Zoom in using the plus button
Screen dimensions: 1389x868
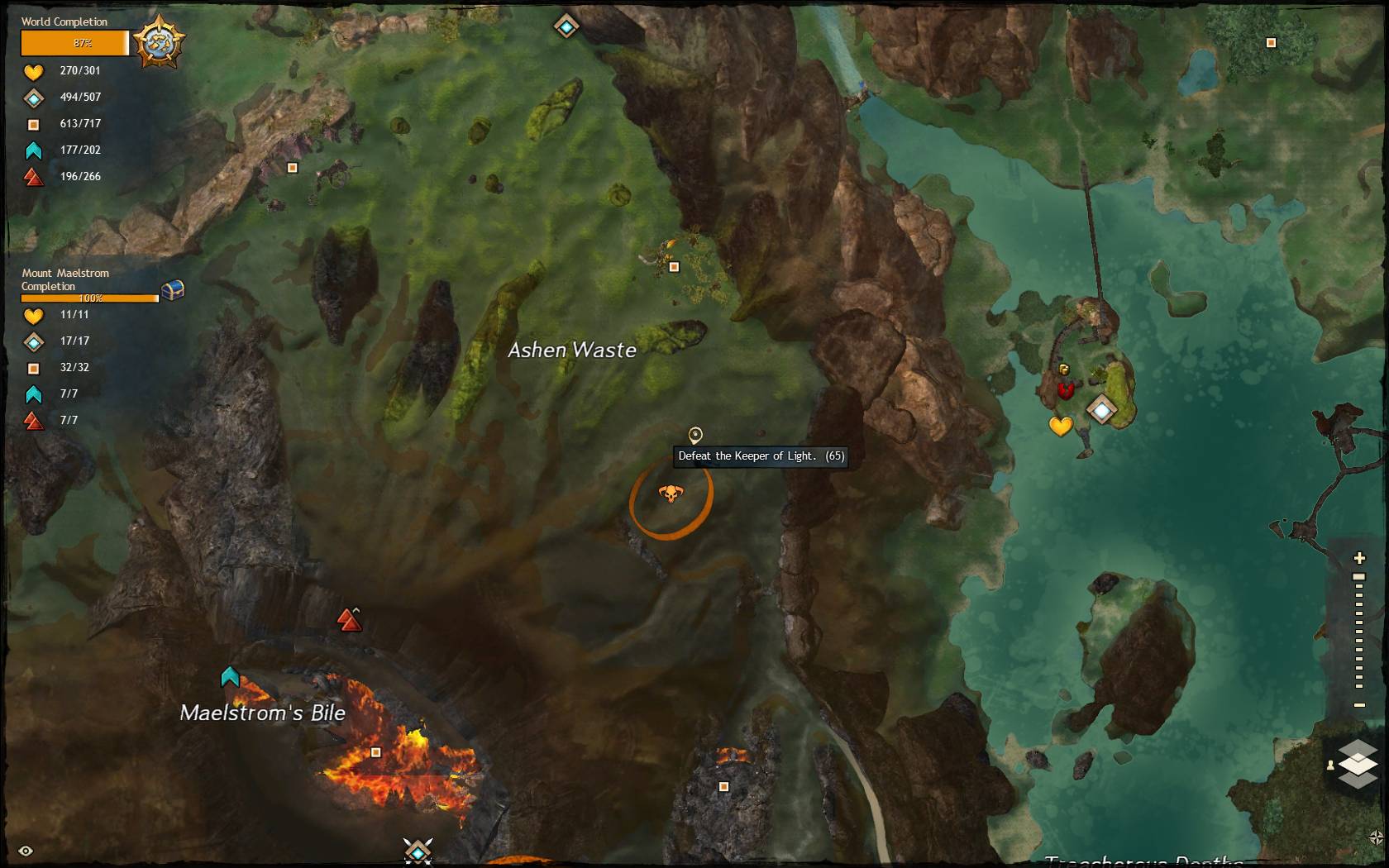point(1359,557)
